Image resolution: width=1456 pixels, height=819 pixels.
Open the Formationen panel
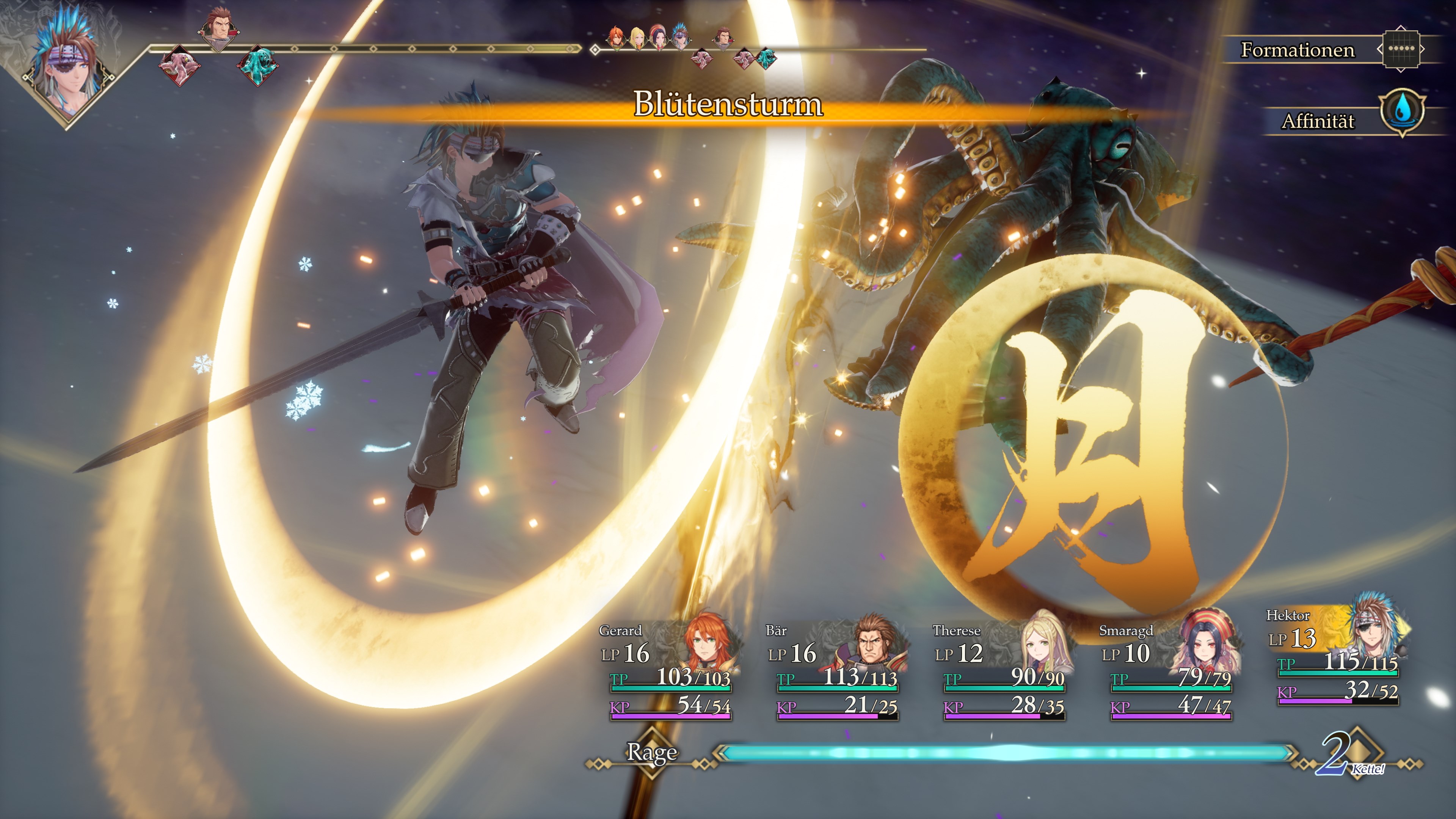(x=1298, y=50)
